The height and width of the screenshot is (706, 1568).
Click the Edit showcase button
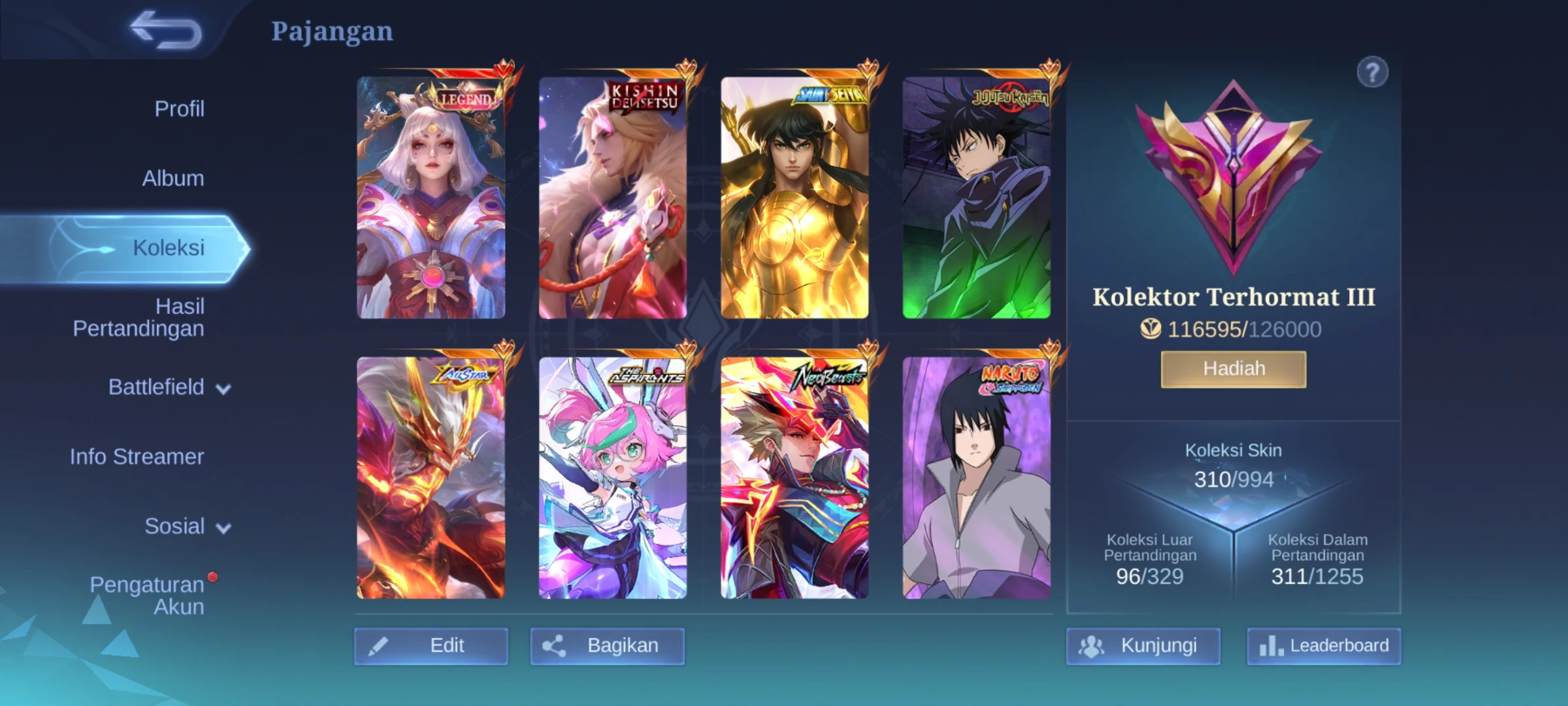431,646
